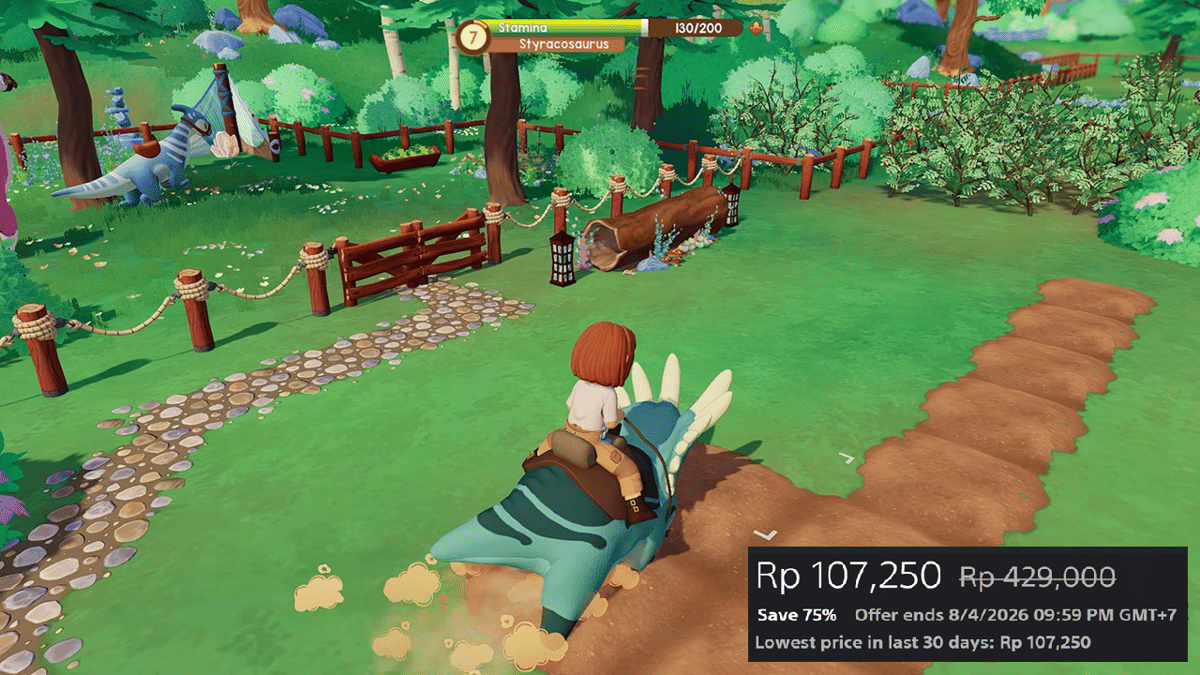Image resolution: width=1200 pixels, height=675 pixels.
Task: Click the level 7 badge of the Styracosaurus
Action: [472, 36]
